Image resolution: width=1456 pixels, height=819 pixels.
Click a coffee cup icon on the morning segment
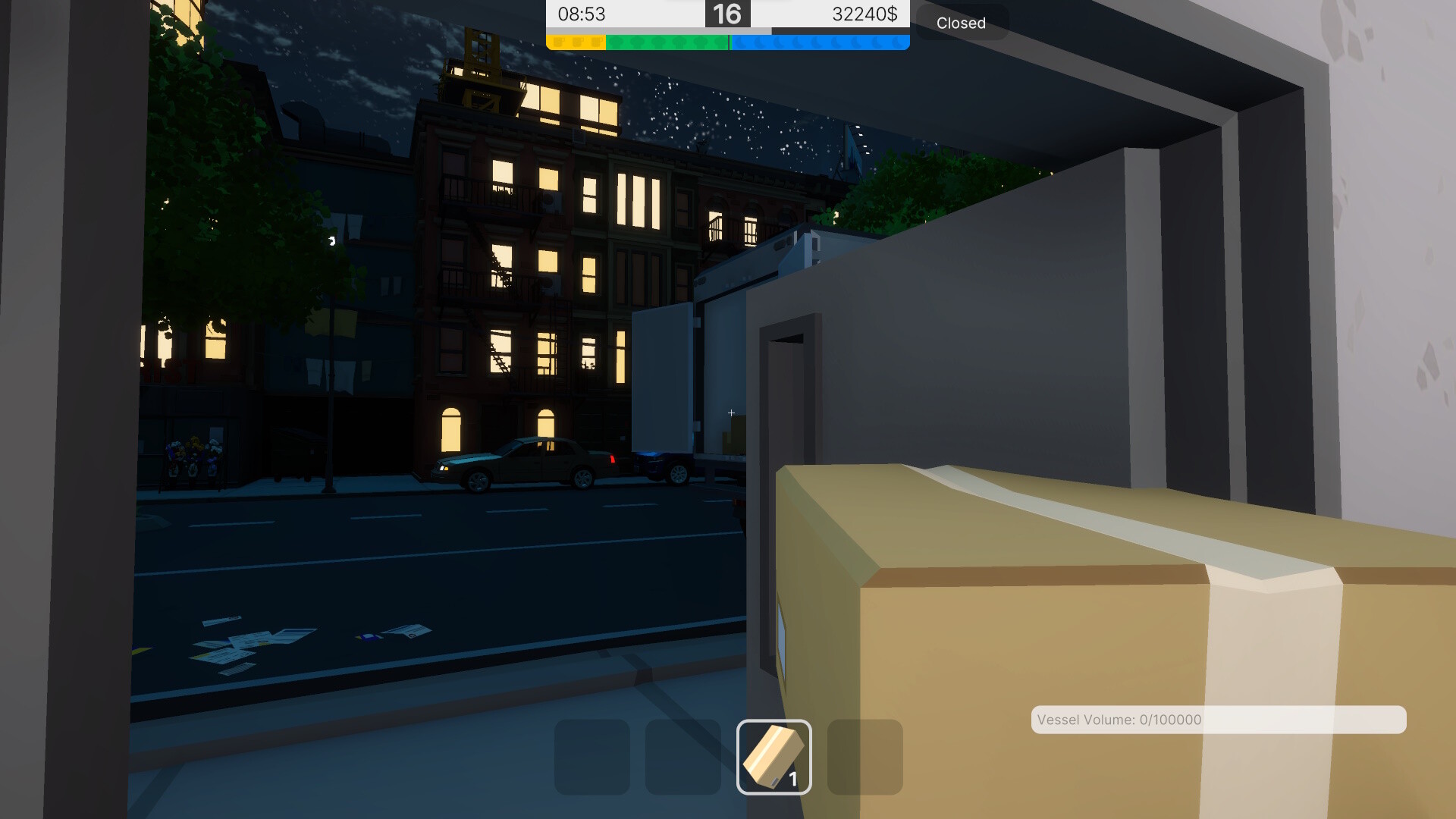pos(576,42)
